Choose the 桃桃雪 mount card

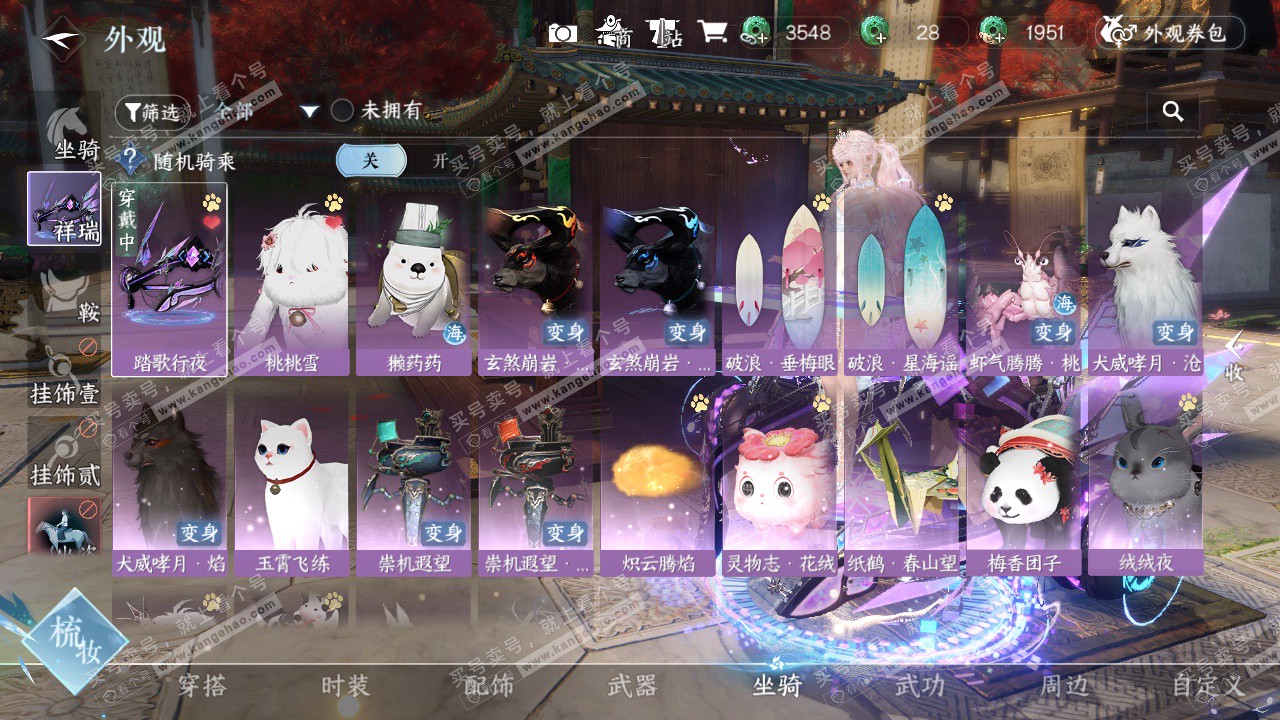291,279
